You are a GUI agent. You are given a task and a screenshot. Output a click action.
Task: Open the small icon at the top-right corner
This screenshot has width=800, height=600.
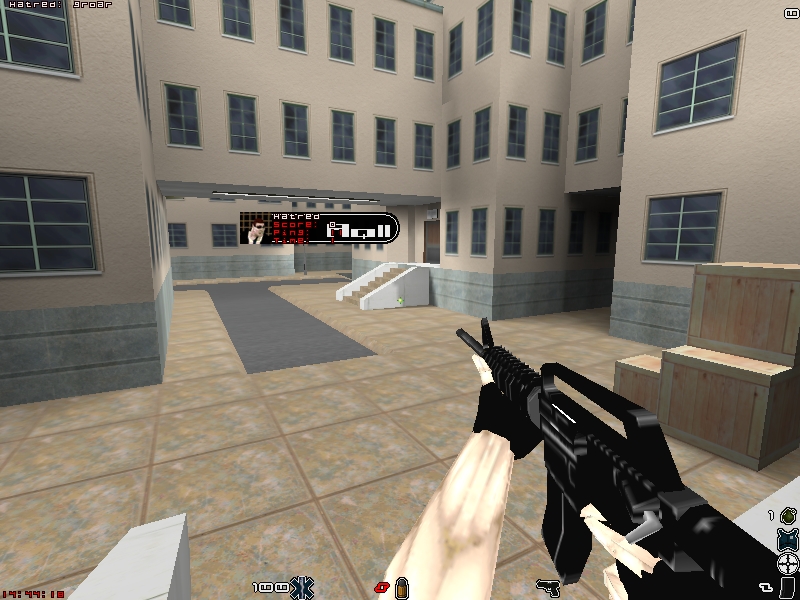(x=790, y=11)
